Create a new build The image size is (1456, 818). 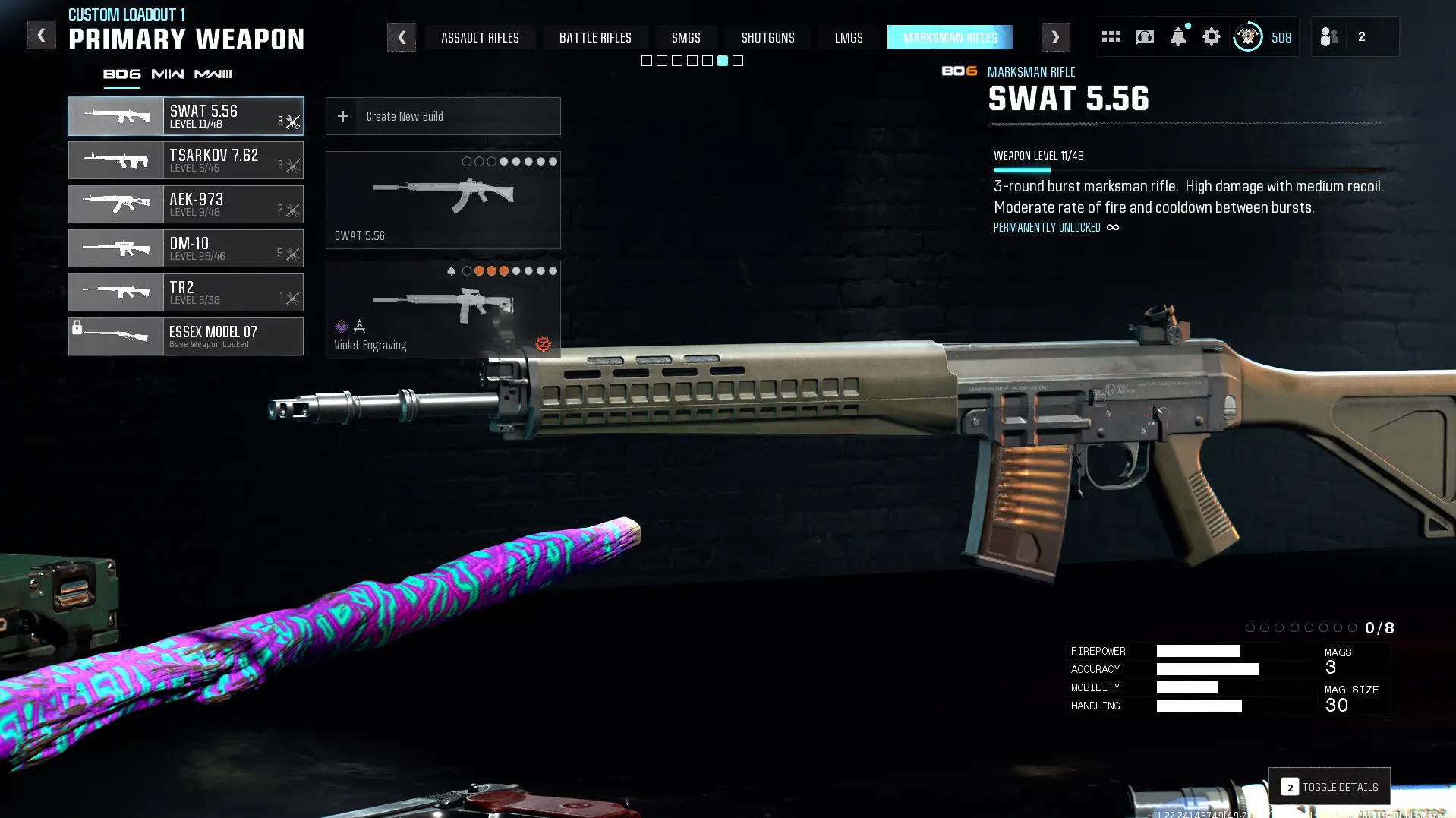[x=443, y=116]
